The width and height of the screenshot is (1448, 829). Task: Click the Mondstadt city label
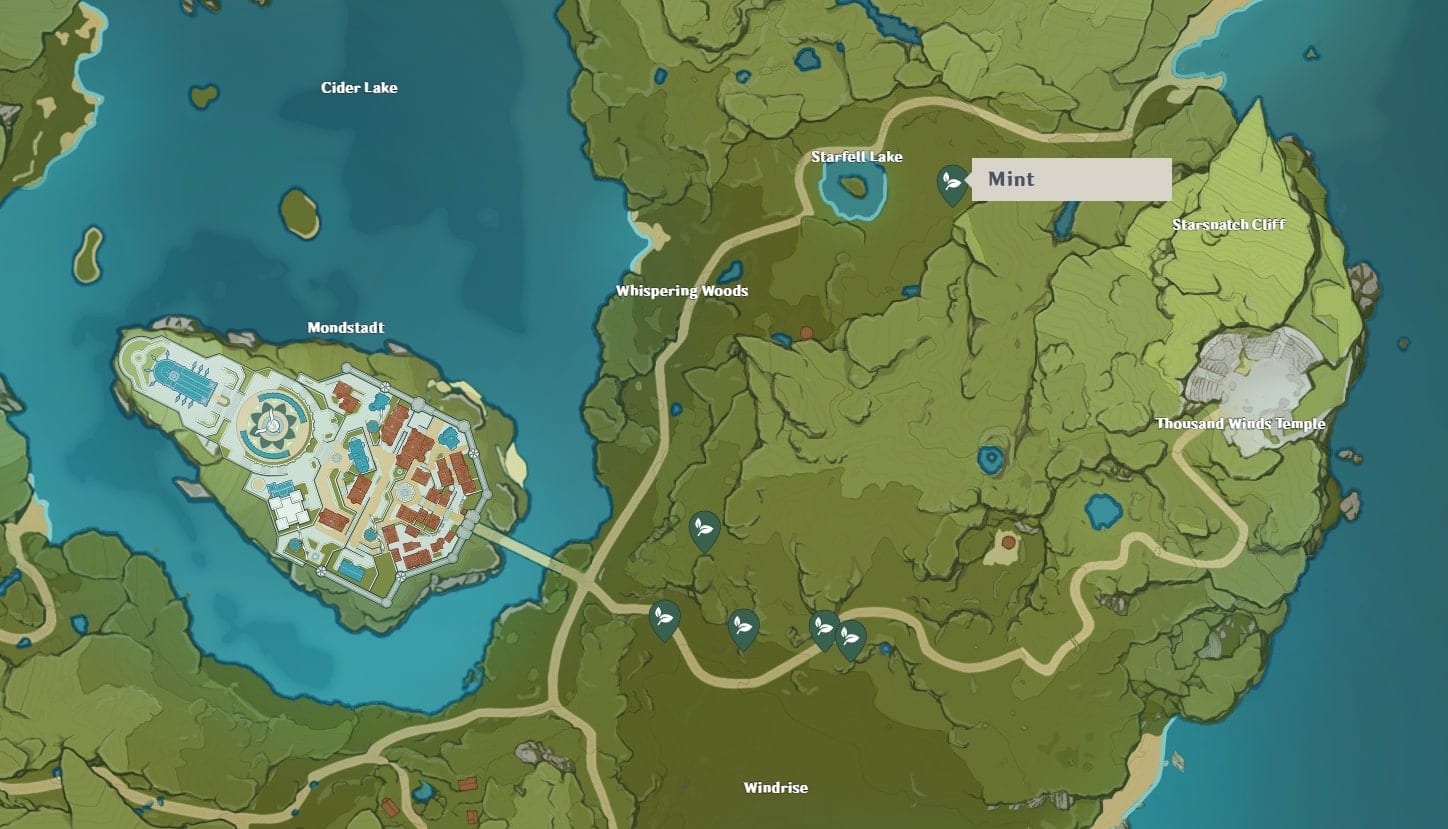coord(345,327)
